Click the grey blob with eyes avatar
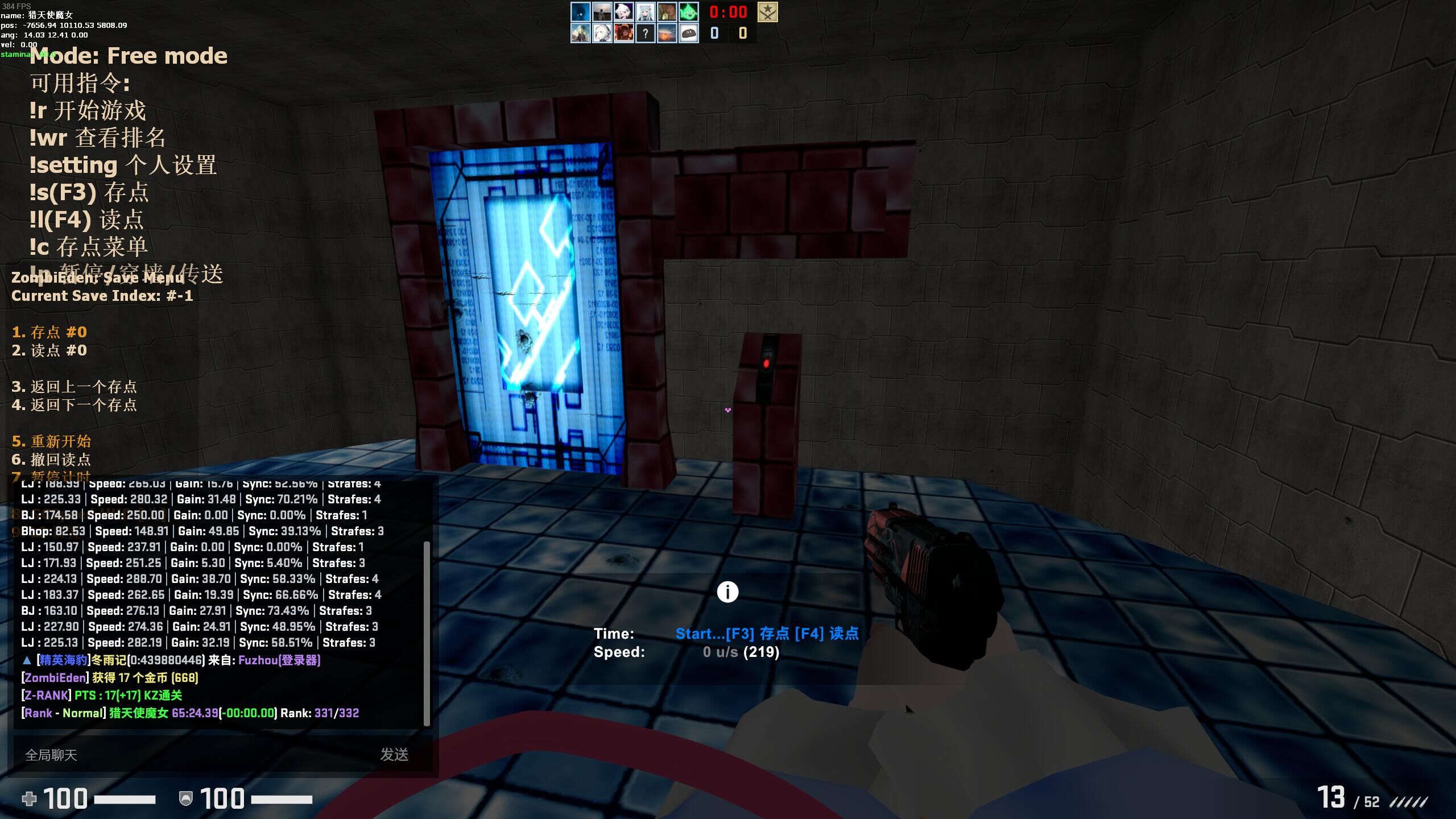 coord(688,34)
